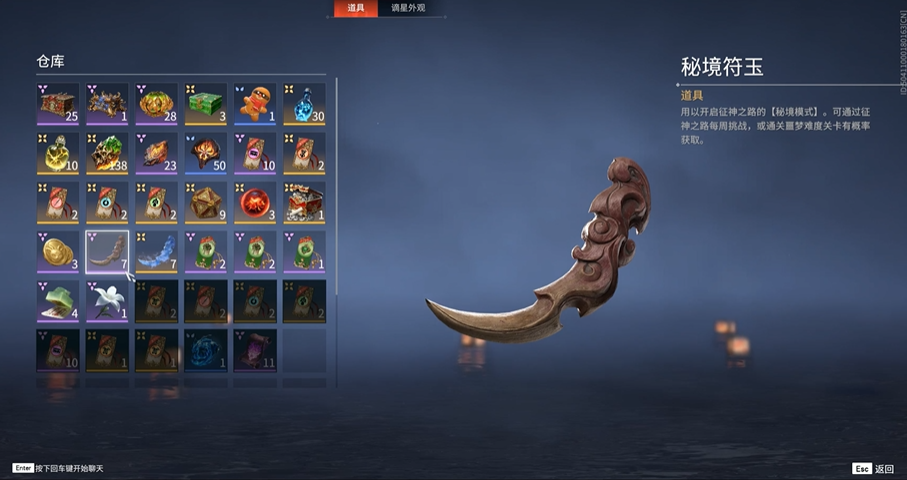Switch to the 道具 tab
The width and height of the screenshot is (907, 480).
(356, 9)
